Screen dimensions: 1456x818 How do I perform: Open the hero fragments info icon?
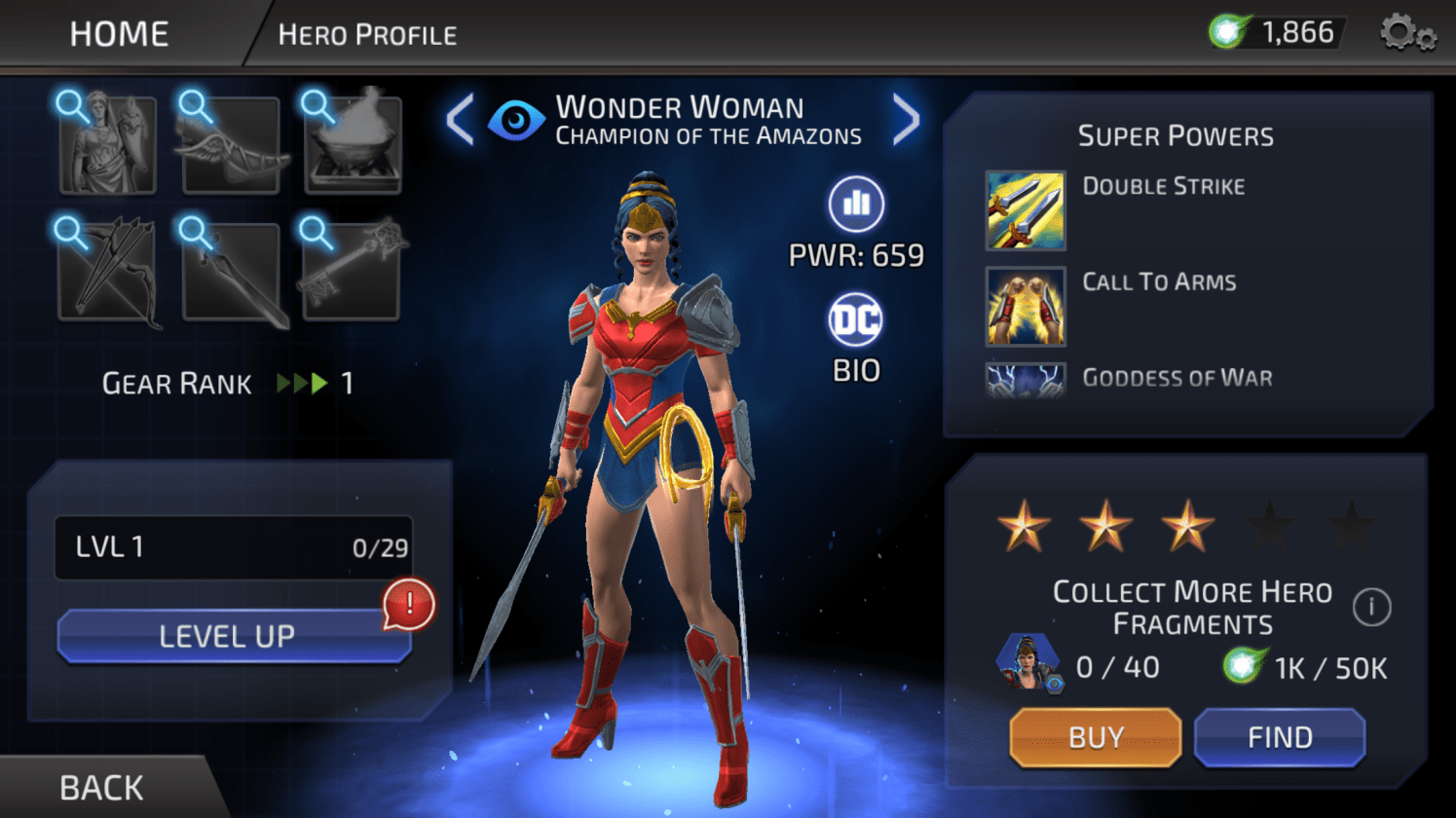[x=1371, y=607]
